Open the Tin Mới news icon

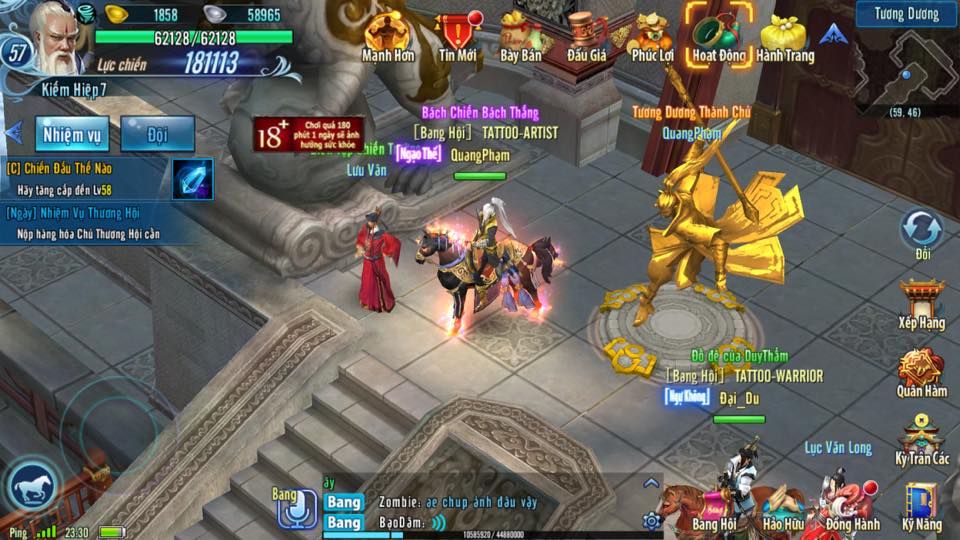pyautogui.click(x=458, y=36)
